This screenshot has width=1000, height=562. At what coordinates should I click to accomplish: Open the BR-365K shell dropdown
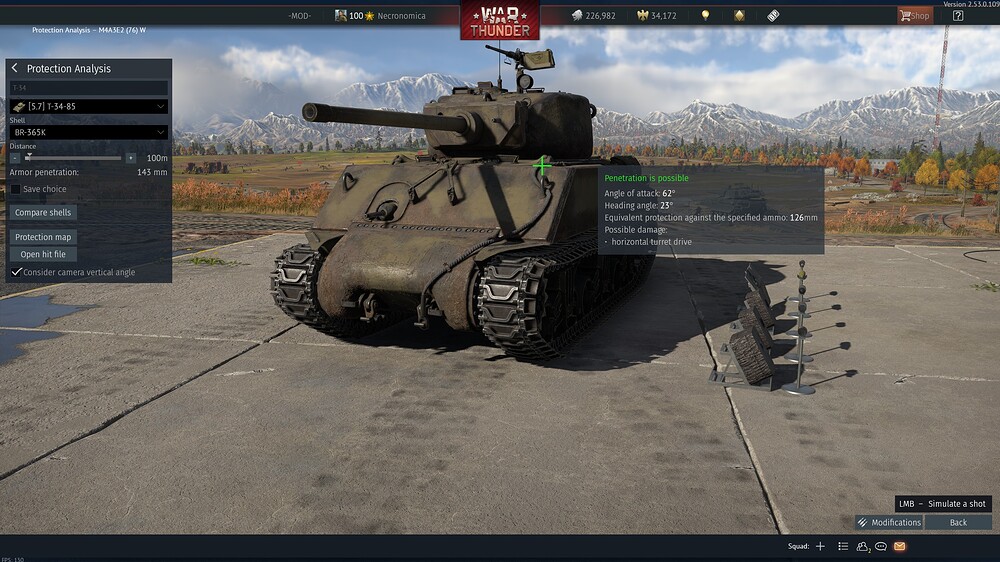(88, 132)
